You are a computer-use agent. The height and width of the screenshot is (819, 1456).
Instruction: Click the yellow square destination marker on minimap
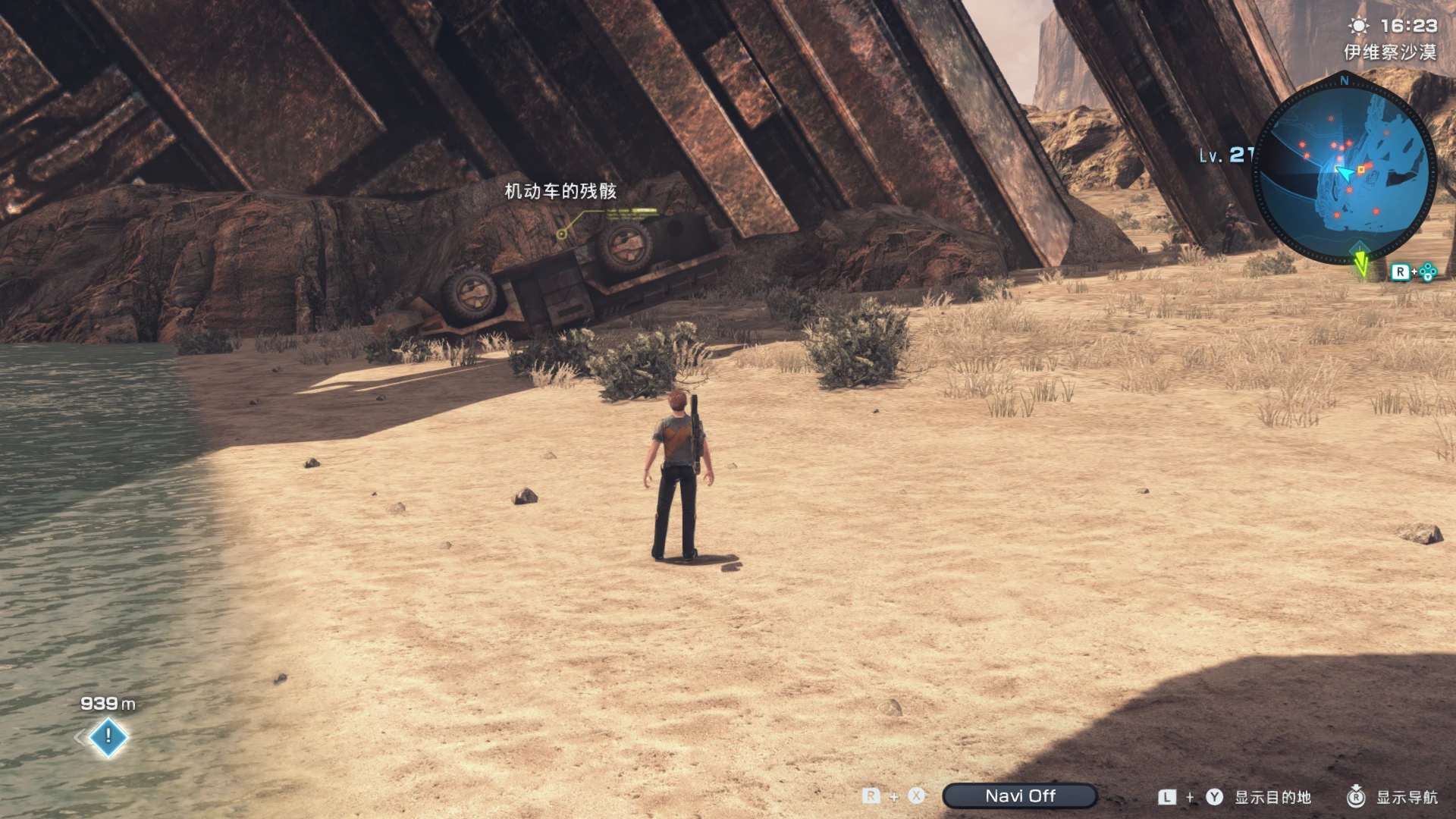[x=1361, y=168]
